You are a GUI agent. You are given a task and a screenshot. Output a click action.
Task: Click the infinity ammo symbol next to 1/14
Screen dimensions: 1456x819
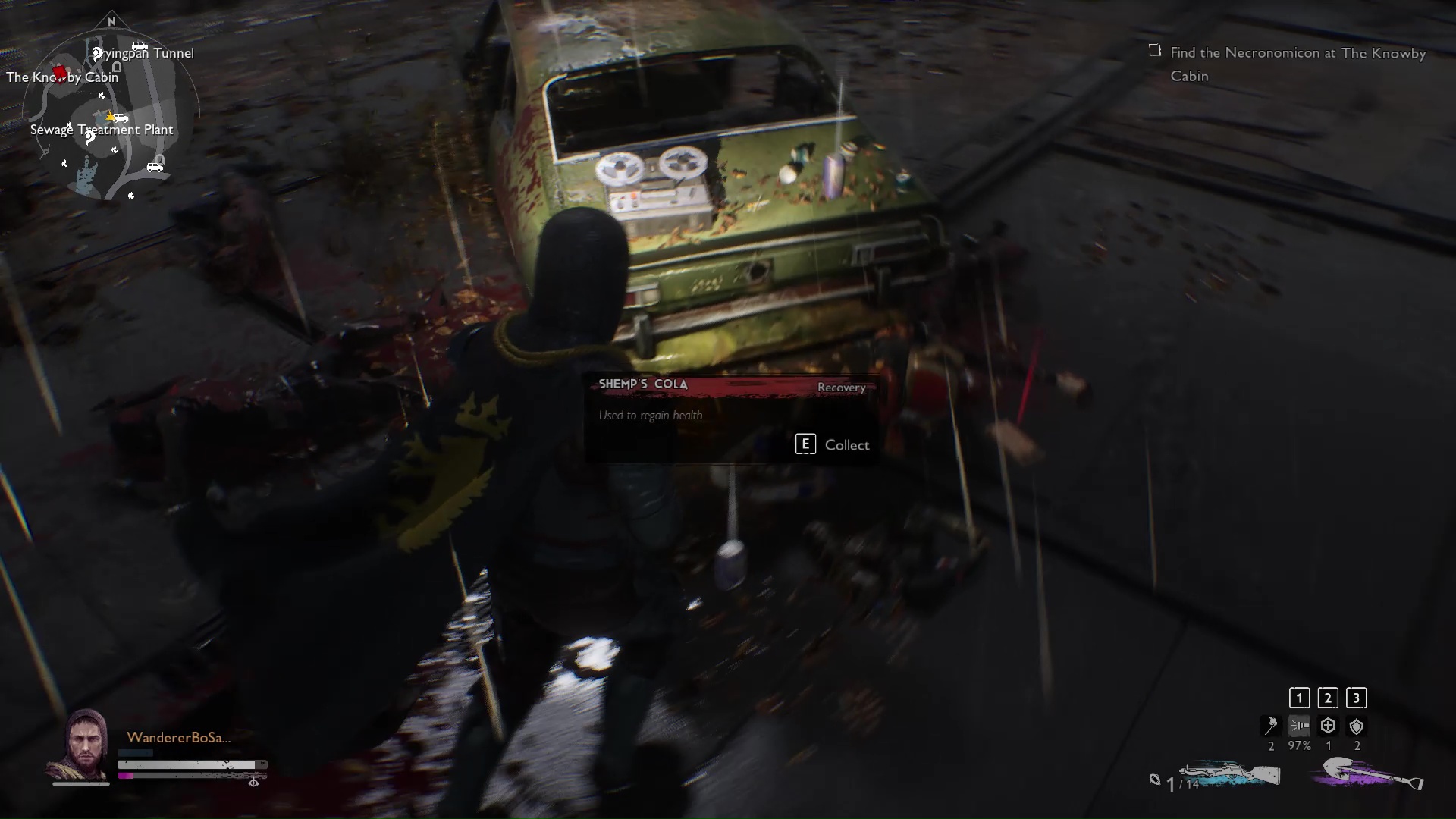click(x=1156, y=778)
